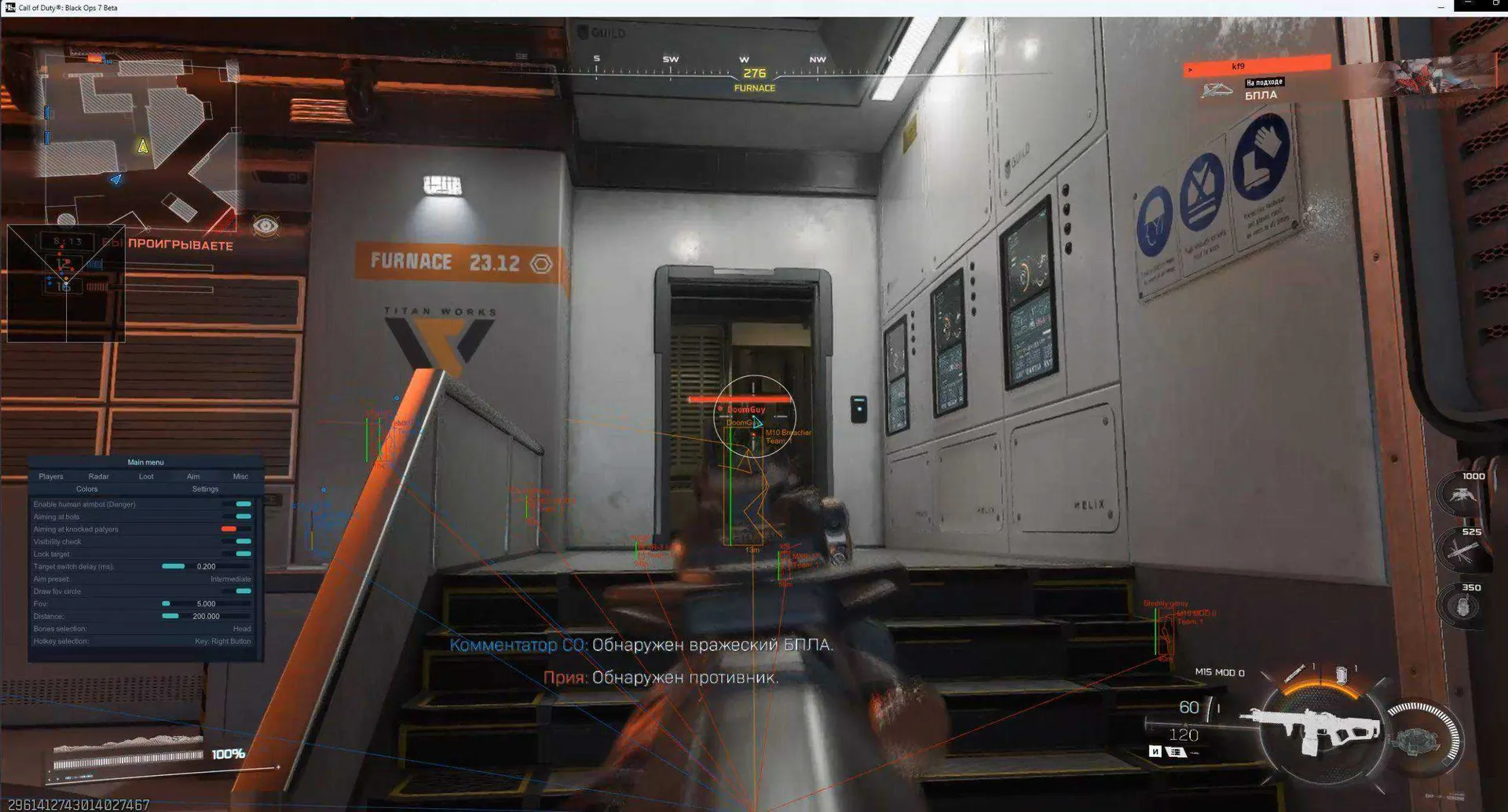Select the grenade equipment icon
Image resolution: width=1508 pixels, height=812 pixels.
click(1341, 674)
